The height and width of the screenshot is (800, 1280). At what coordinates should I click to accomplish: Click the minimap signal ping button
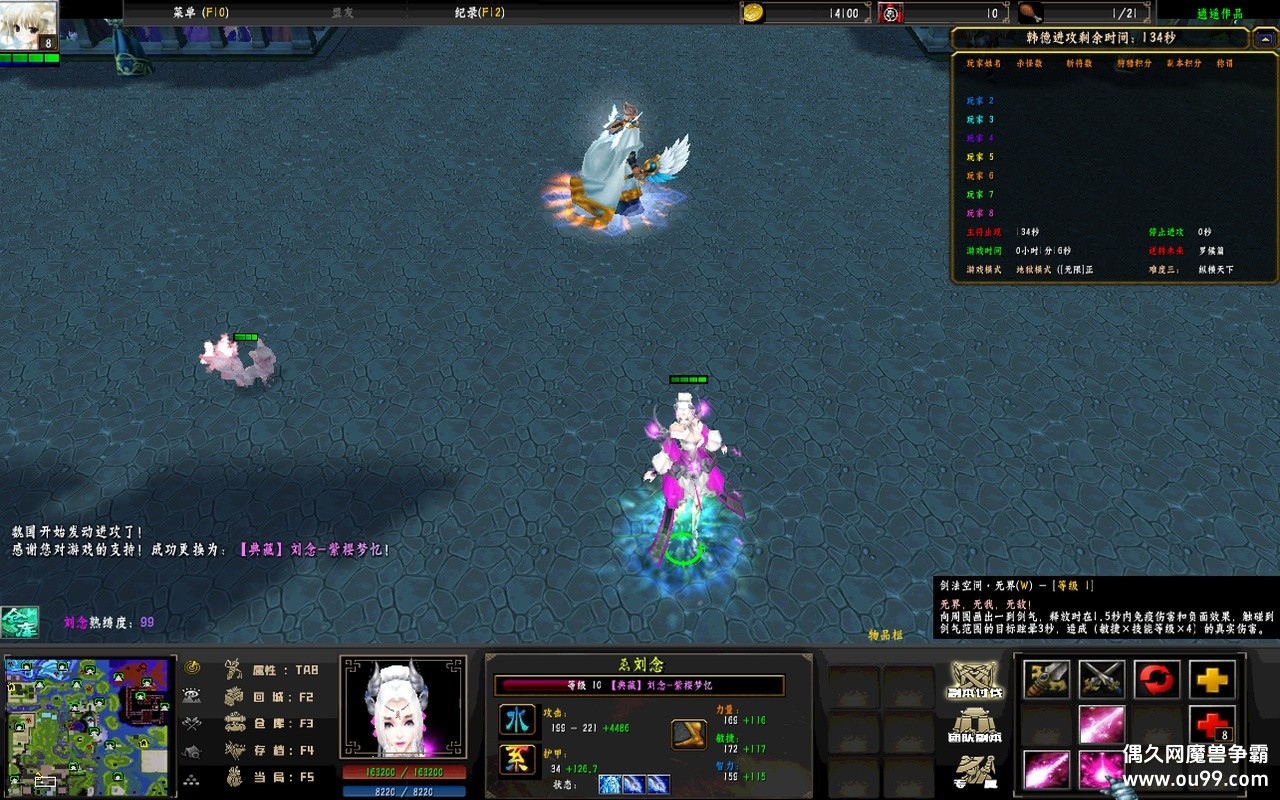[x=192, y=668]
